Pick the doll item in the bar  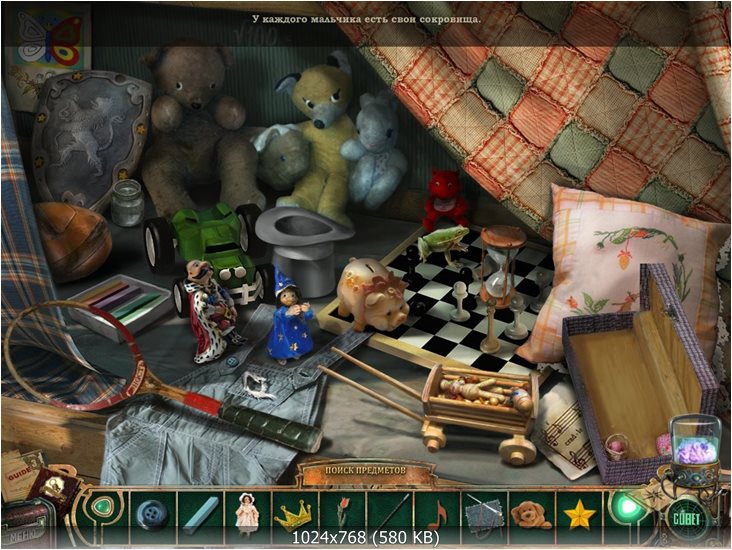click(245, 512)
